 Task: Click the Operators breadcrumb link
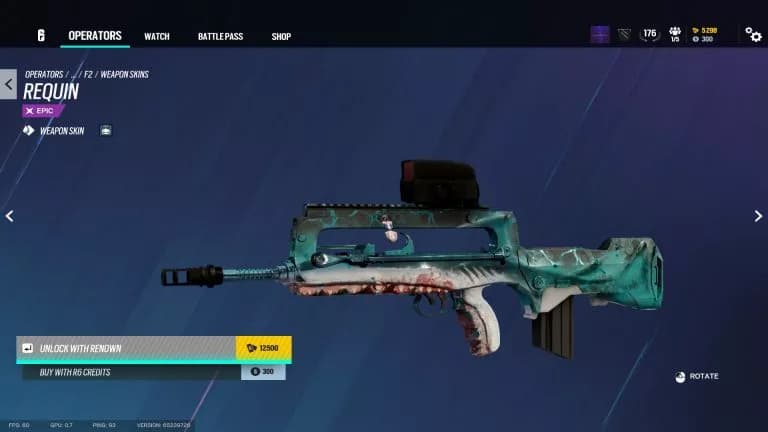(43, 75)
